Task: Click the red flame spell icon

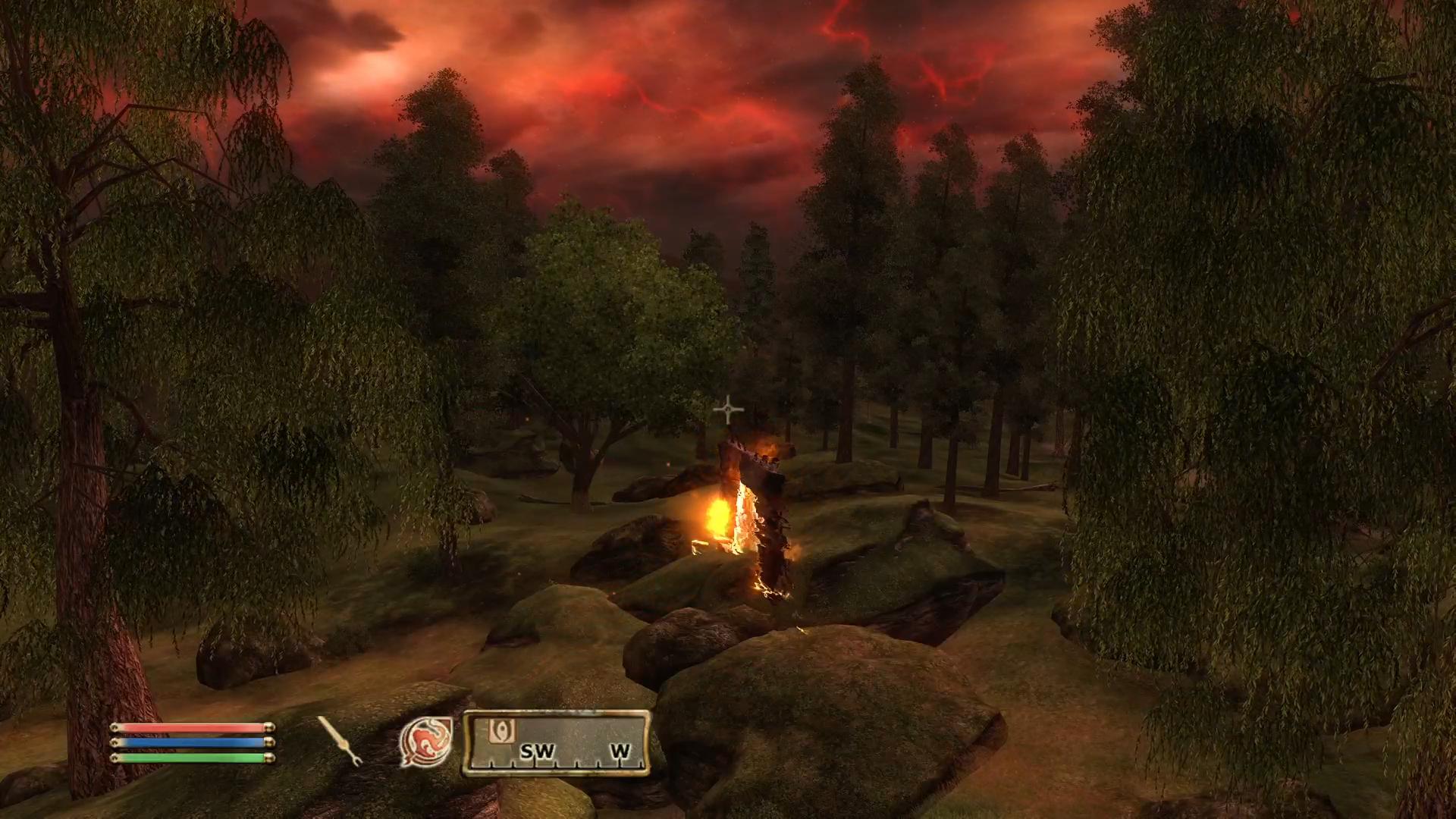Action: pos(425,741)
